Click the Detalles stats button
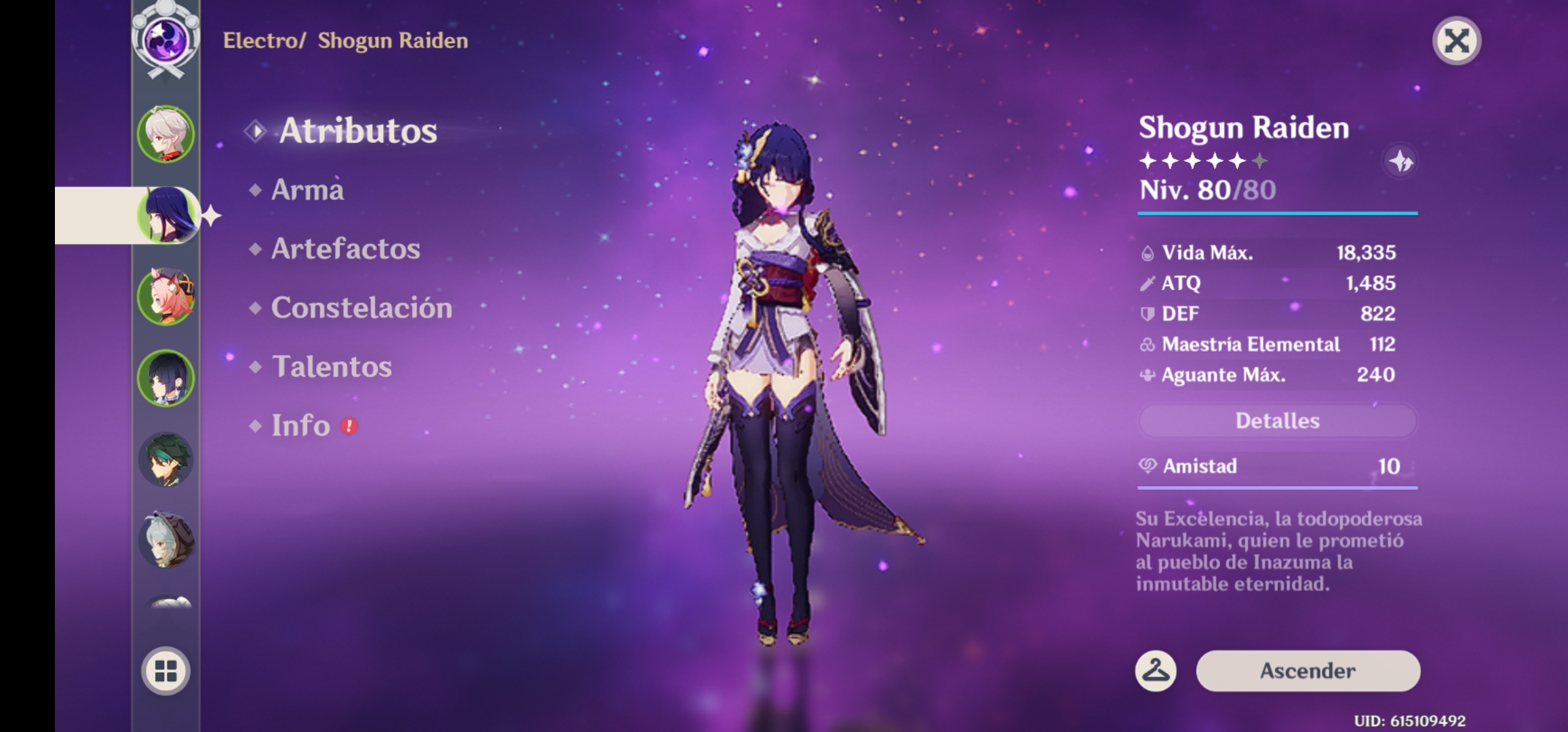This screenshot has width=1568, height=732. pyautogui.click(x=1277, y=421)
